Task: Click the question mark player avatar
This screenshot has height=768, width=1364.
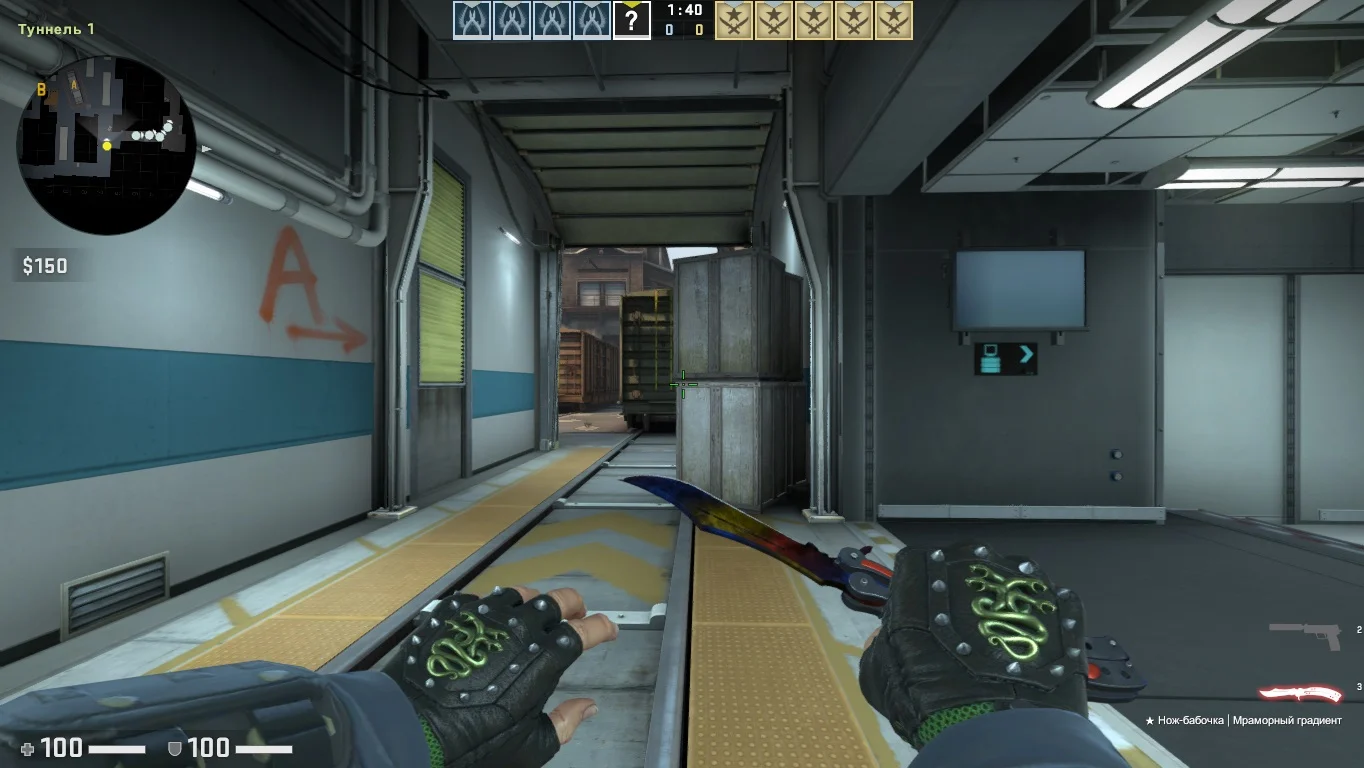Action: (x=631, y=20)
